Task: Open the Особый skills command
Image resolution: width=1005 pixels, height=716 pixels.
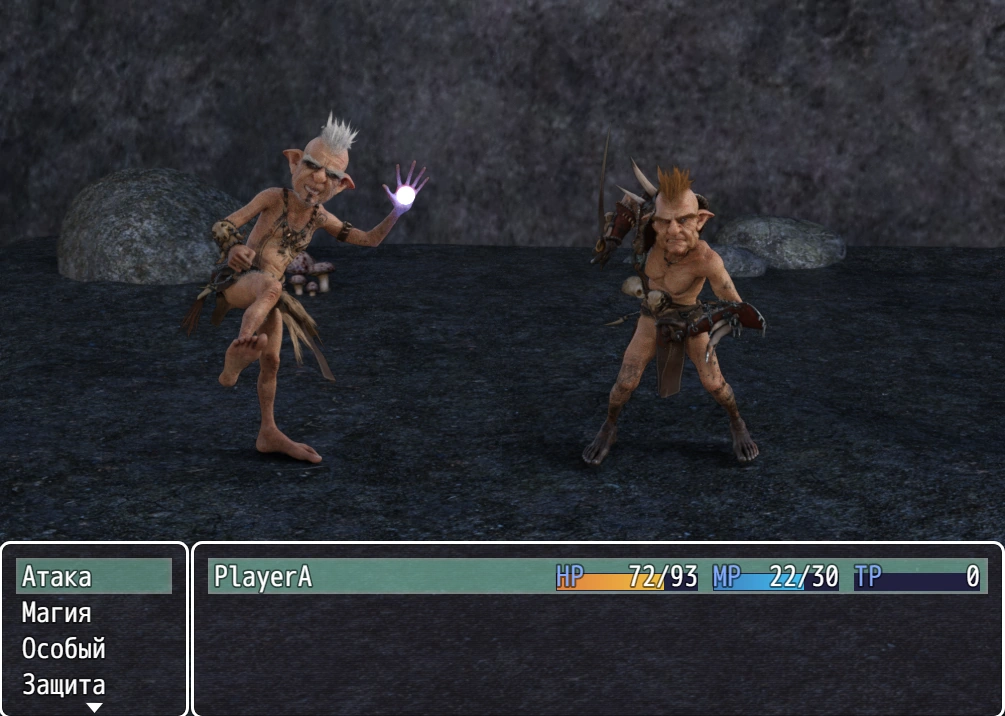Action: tap(93, 649)
